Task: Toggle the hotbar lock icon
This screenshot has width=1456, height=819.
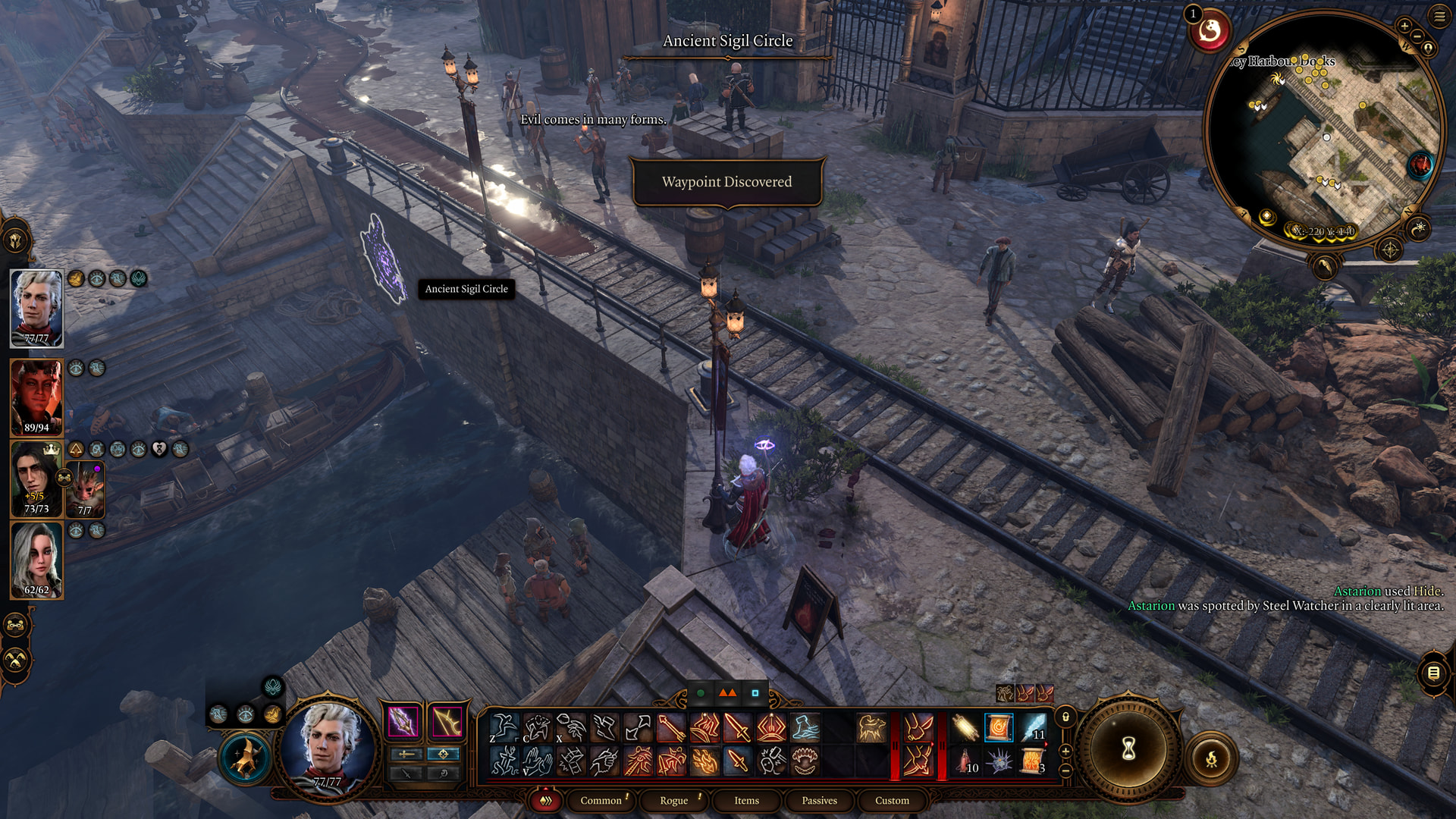Action: click(x=1065, y=717)
